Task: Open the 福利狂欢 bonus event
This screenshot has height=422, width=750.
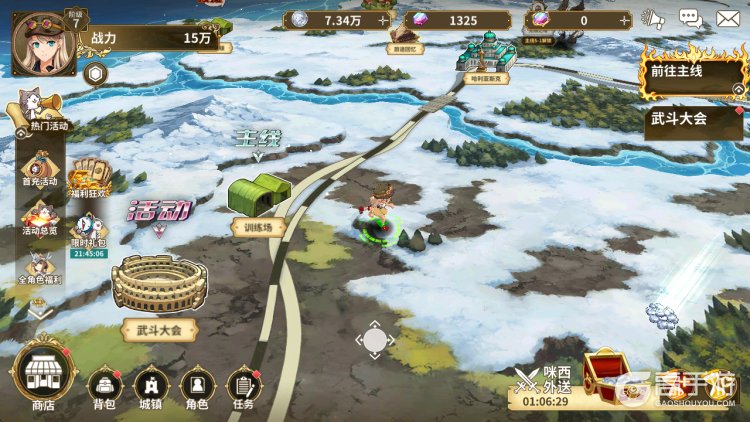Action: pos(88,177)
